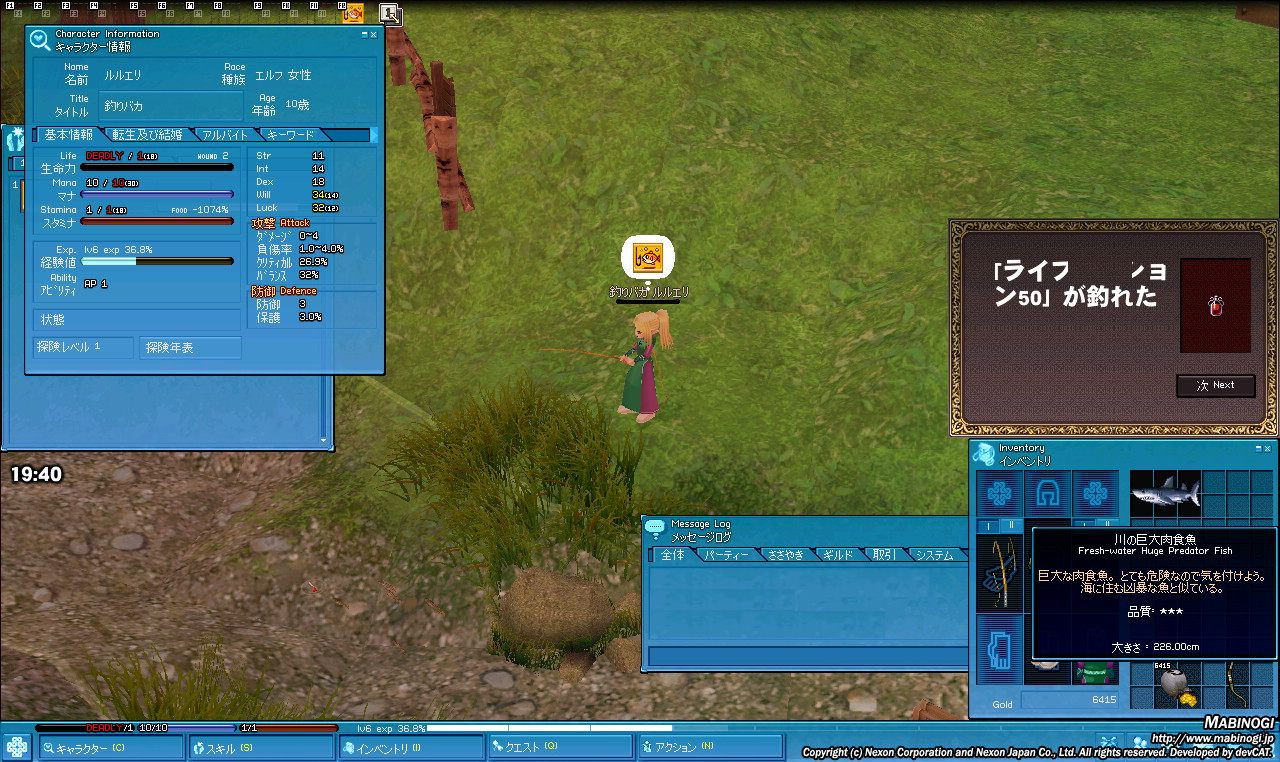Click the 探険レベル button
The width and height of the screenshot is (1280, 762).
82,347
